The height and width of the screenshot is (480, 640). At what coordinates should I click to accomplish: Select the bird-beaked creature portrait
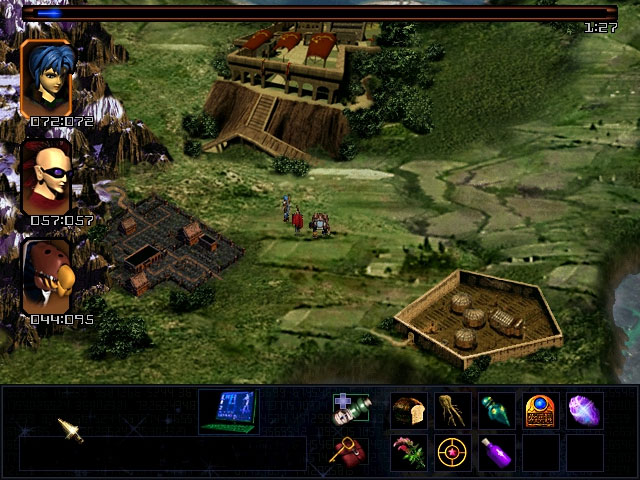46,277
